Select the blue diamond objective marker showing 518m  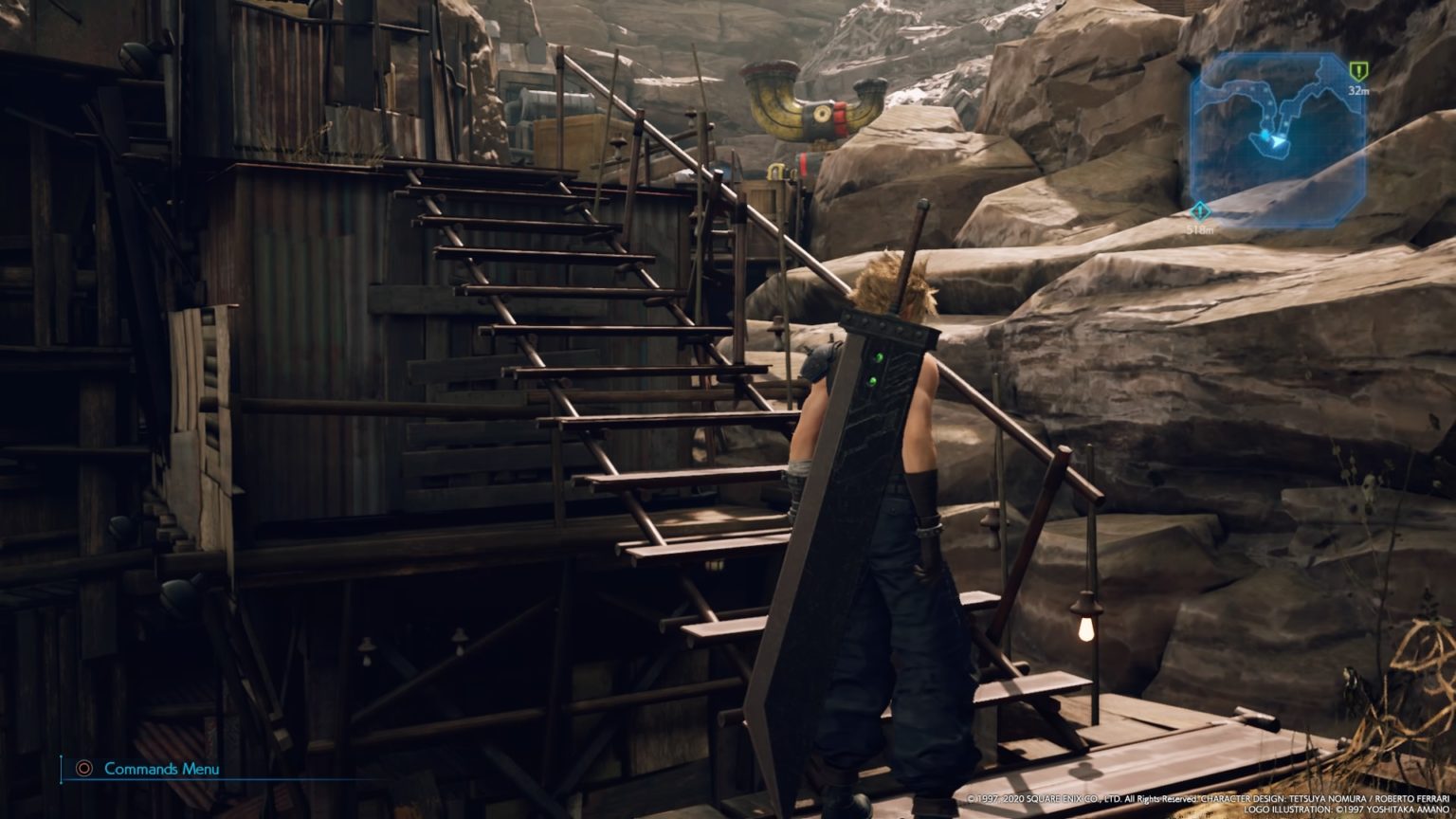1200,212
